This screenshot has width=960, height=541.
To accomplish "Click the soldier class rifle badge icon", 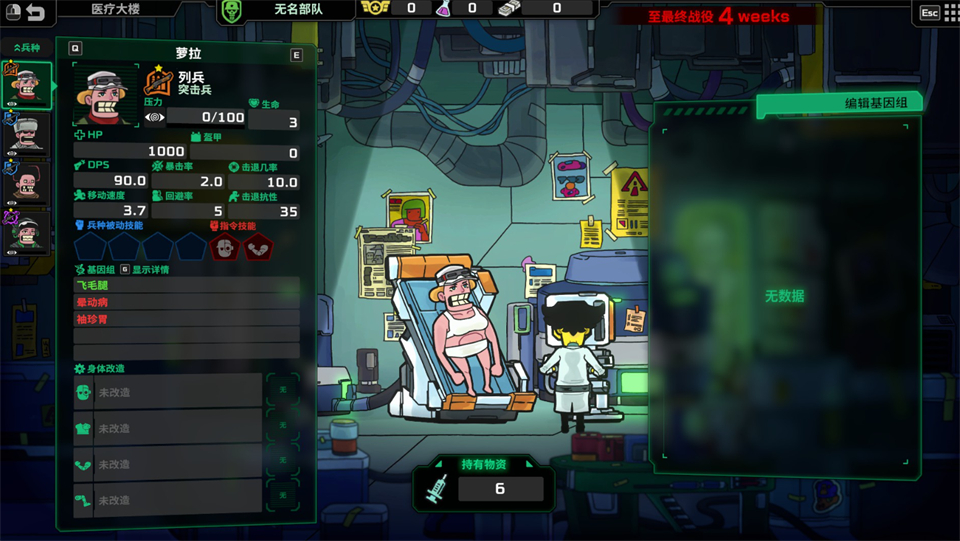I will 159,82.
